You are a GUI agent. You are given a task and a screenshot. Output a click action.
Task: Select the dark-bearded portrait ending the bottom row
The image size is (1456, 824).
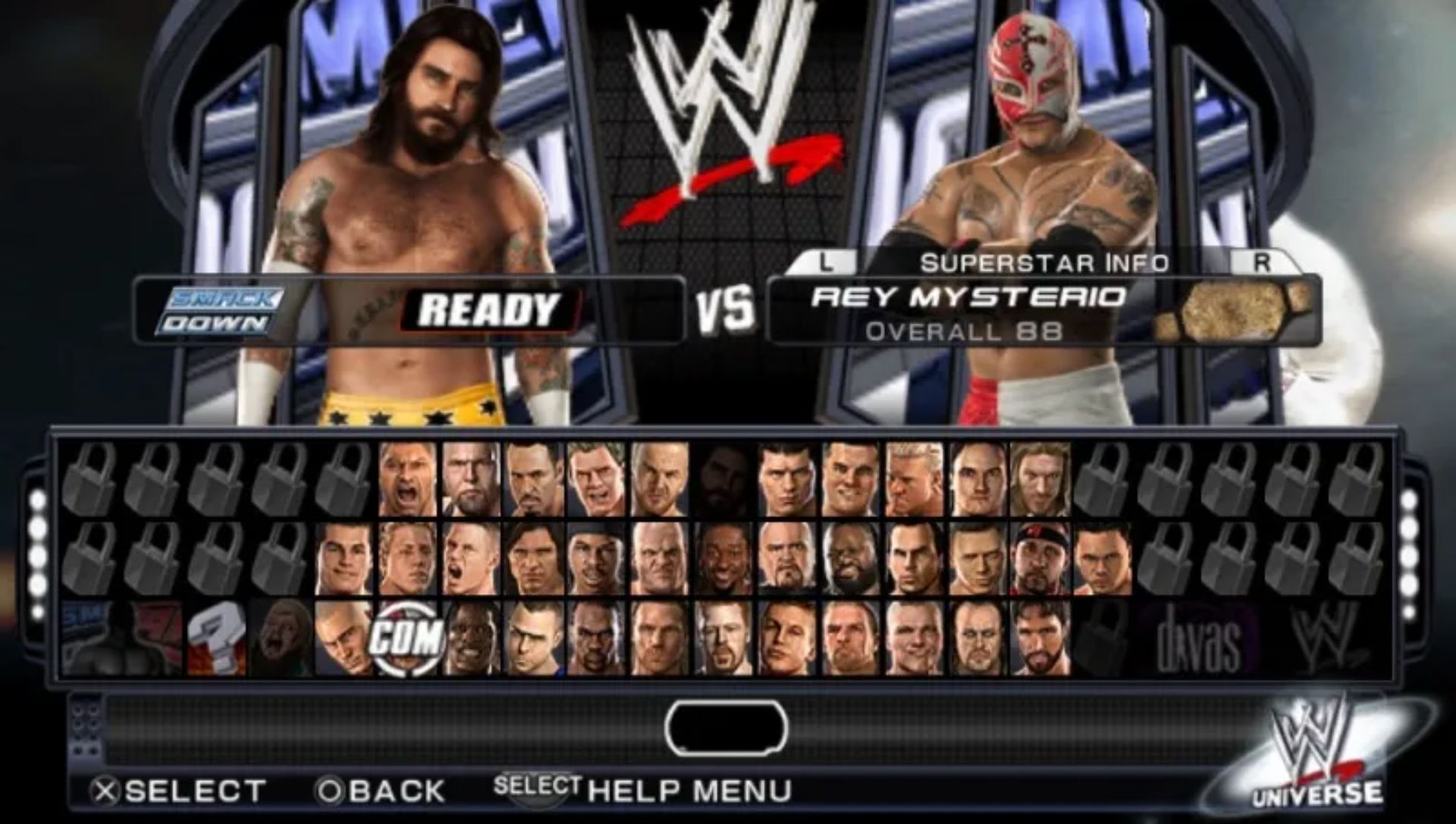[1040, 638]
